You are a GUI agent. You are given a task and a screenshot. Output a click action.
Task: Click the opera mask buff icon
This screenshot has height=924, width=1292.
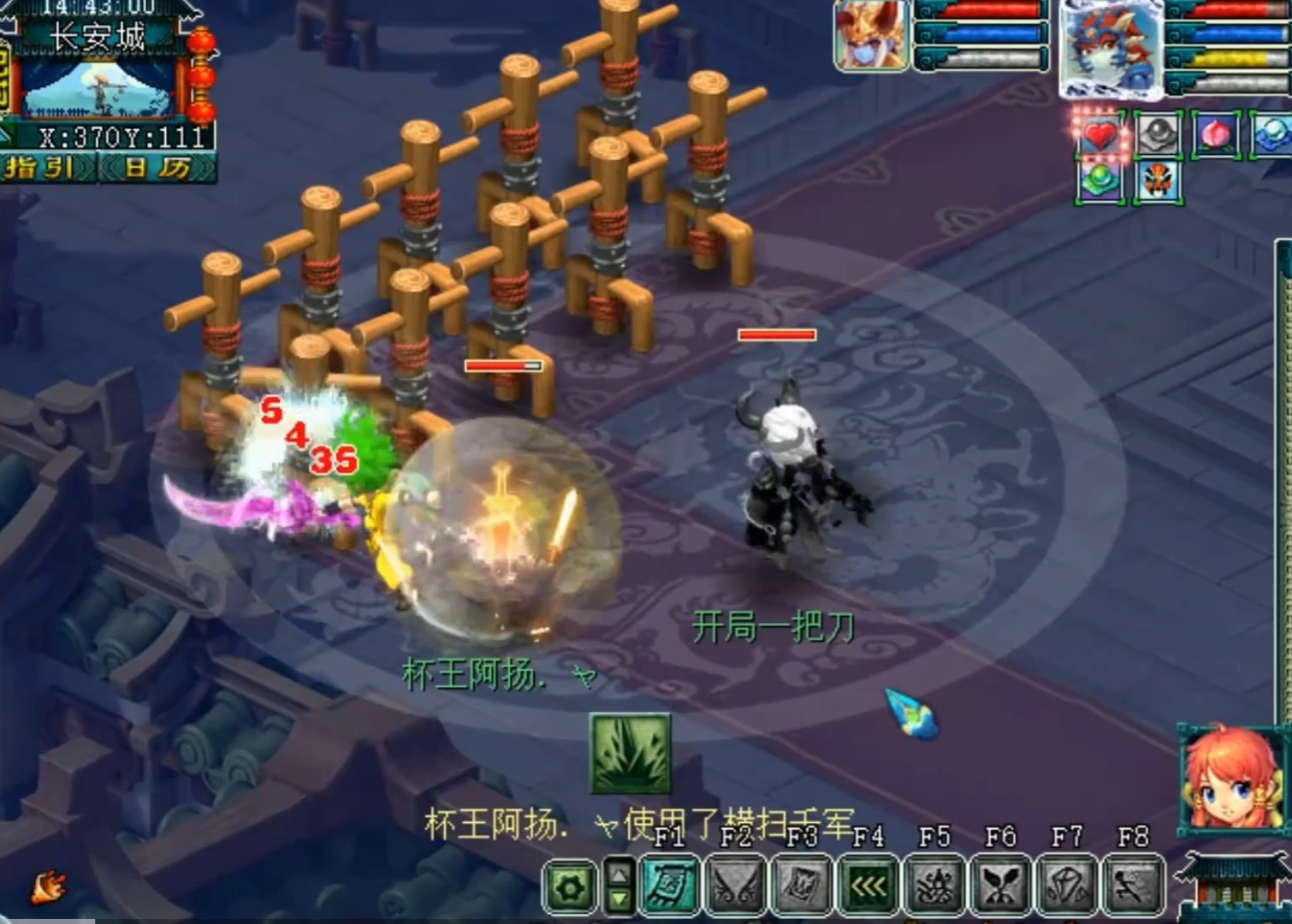(1158, 181)
